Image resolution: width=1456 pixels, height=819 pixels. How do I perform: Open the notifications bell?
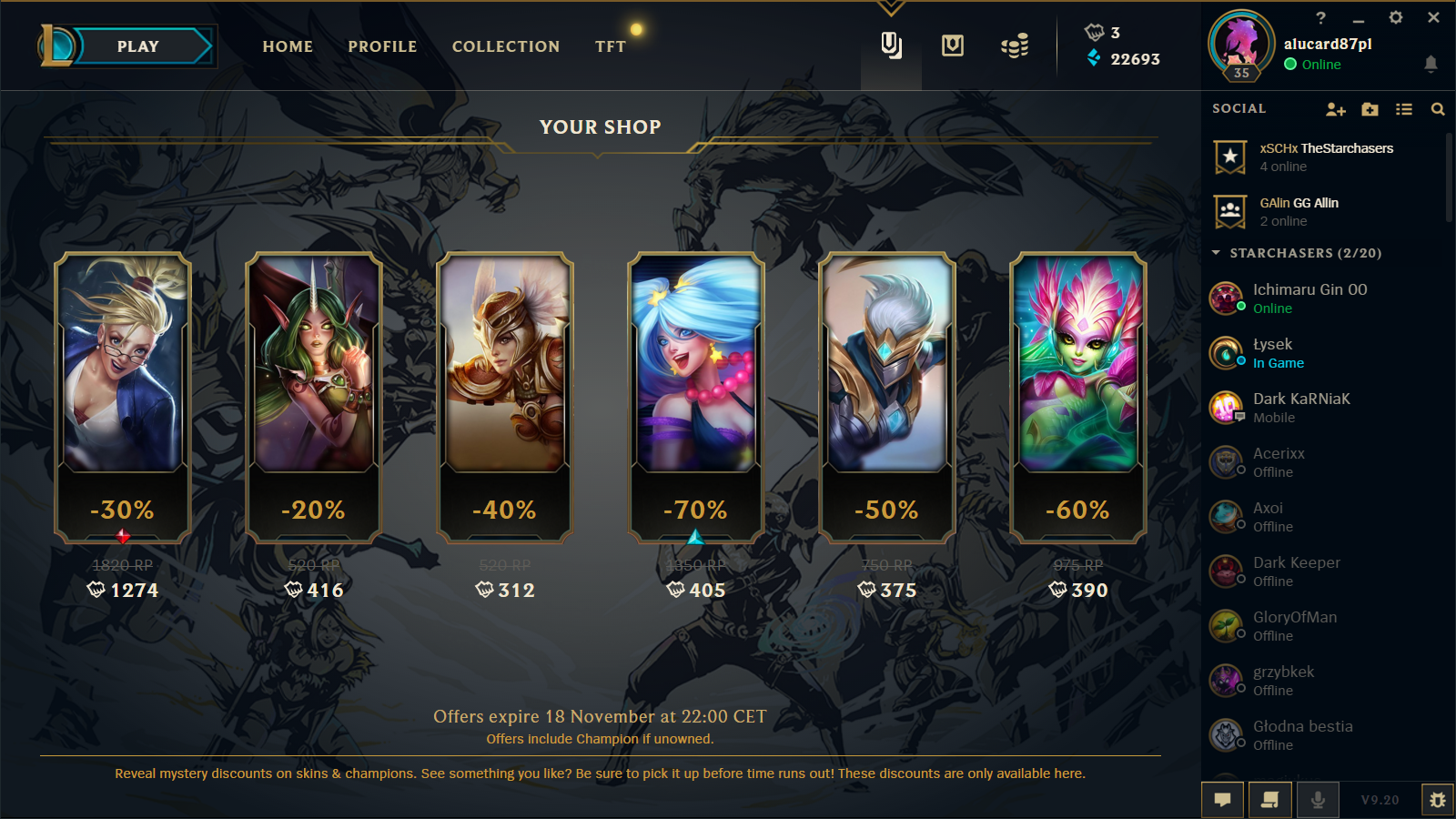[x=1431, y=64]
